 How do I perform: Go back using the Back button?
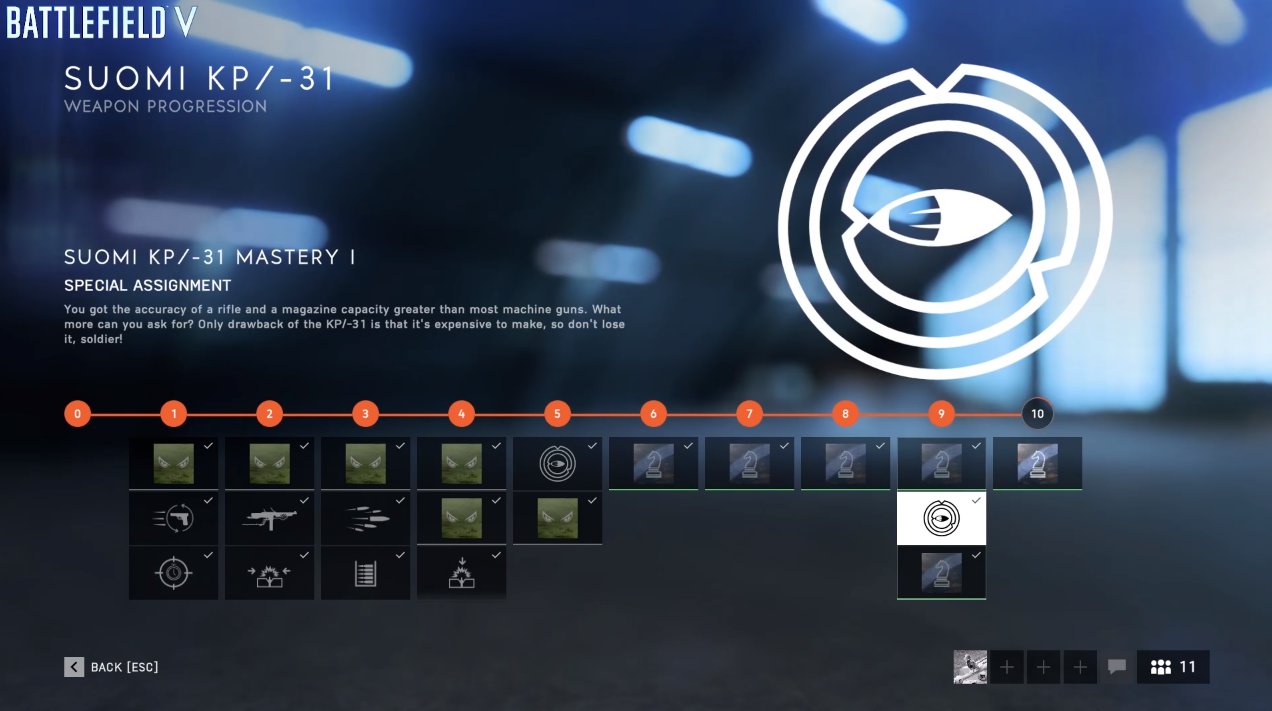[112, 667]
